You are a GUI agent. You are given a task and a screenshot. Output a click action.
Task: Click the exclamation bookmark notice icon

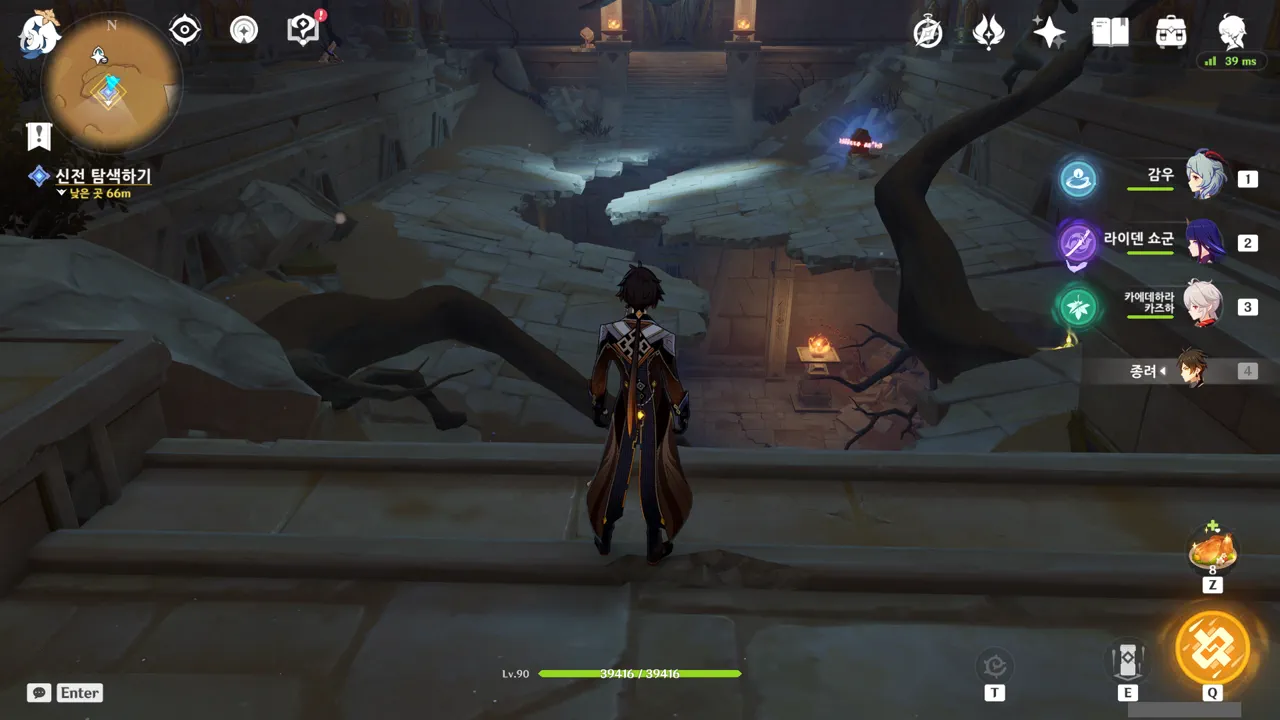(x=39, y=137)
